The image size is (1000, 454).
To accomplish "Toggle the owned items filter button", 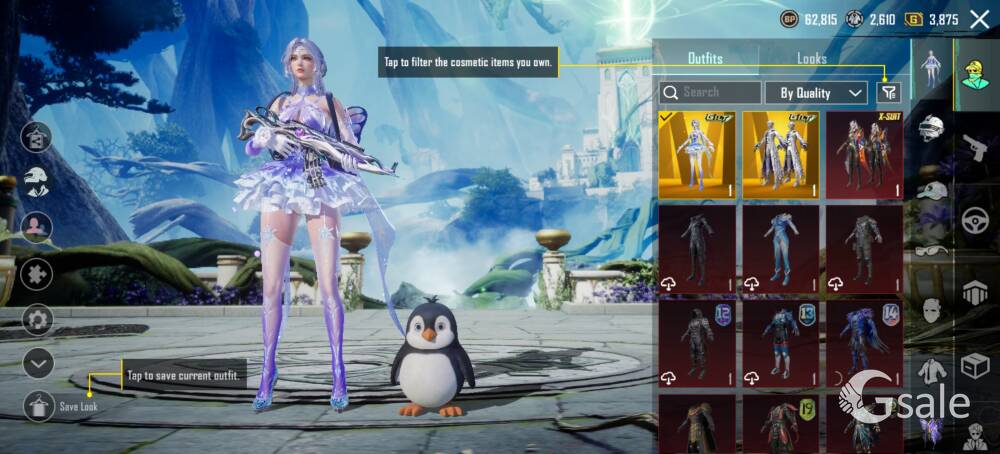I will tap(888, 93).
